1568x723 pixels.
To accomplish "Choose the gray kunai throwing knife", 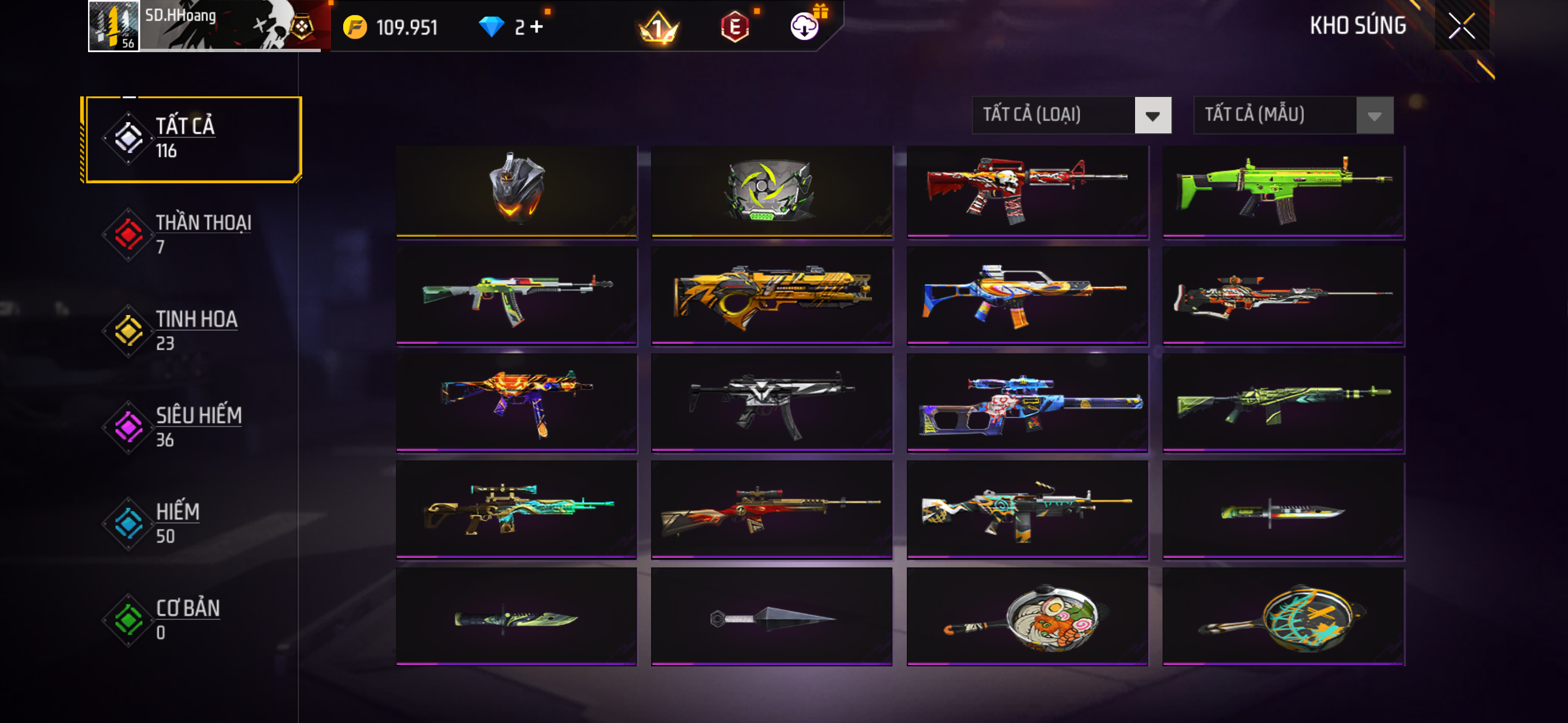I will coord(771,617).
